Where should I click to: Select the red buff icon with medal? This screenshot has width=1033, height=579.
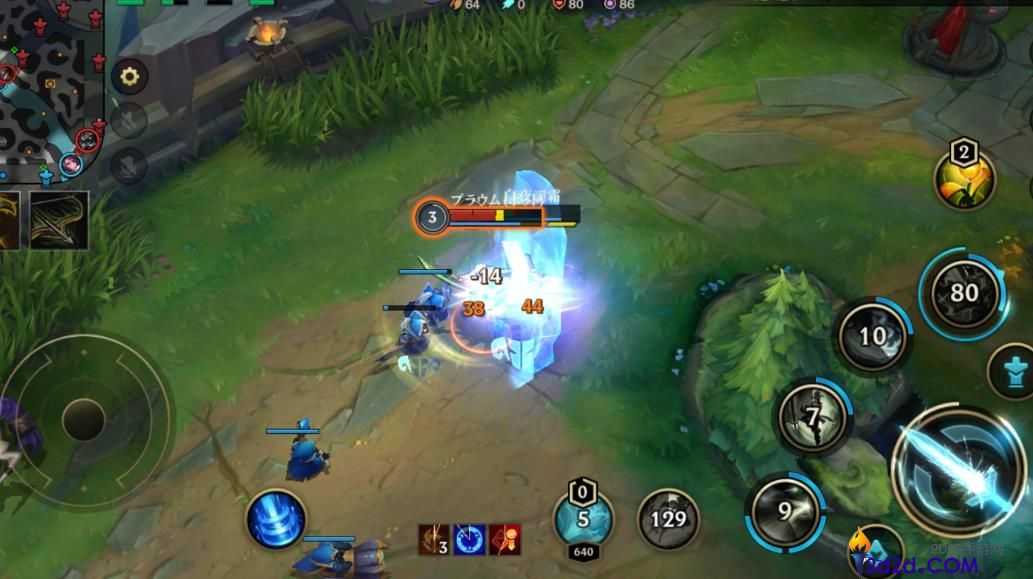[504, 539]
